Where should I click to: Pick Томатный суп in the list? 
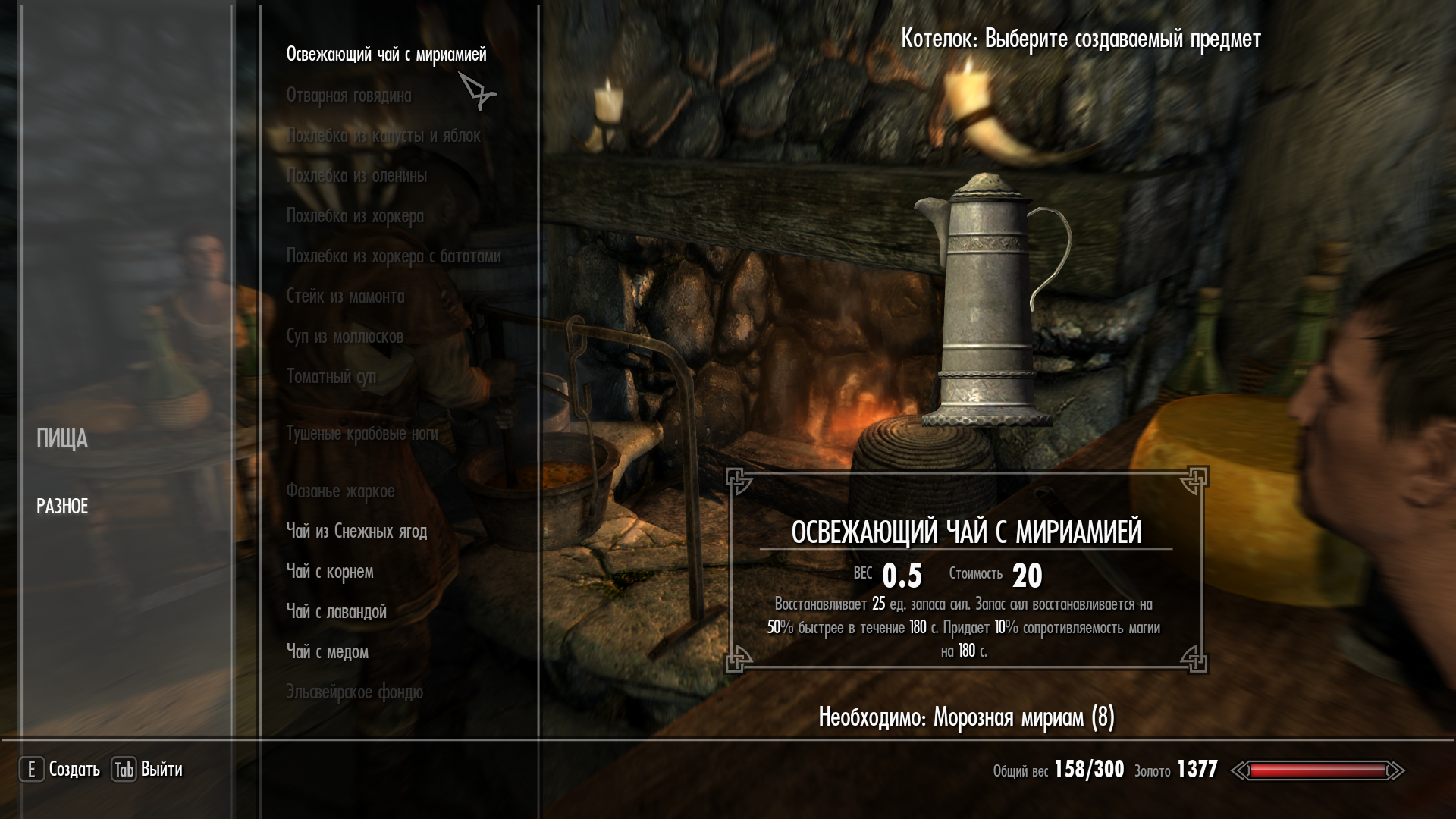click(x=331, y=377)
